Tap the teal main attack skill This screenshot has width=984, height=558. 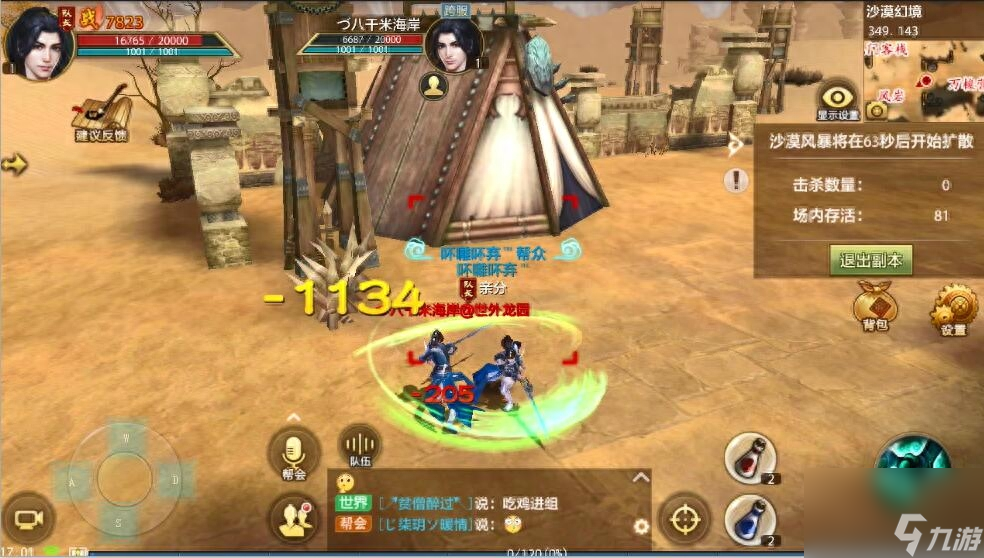coord(913,458)
